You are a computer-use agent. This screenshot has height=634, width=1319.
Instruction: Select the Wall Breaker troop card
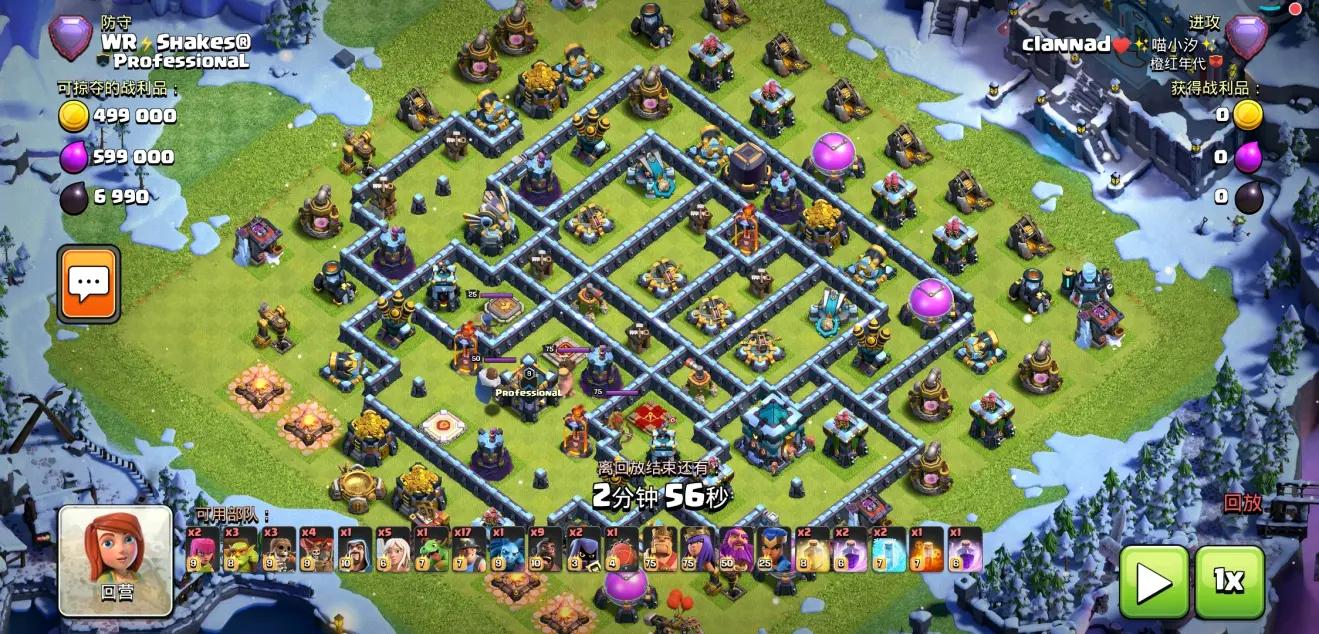pos(278,550)
